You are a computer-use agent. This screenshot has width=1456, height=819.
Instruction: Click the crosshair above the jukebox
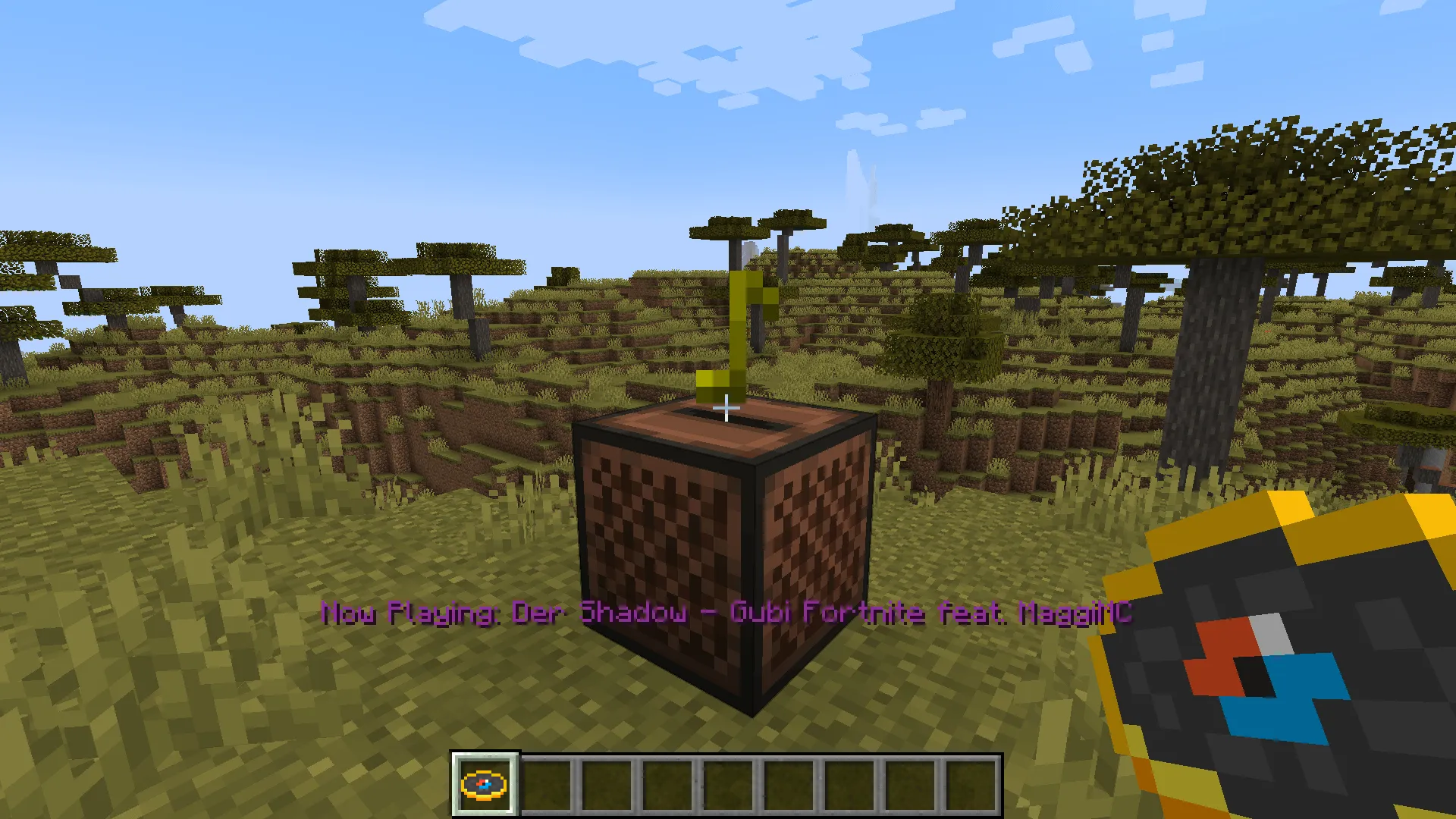pyautogui.click(x=726, y=409)
